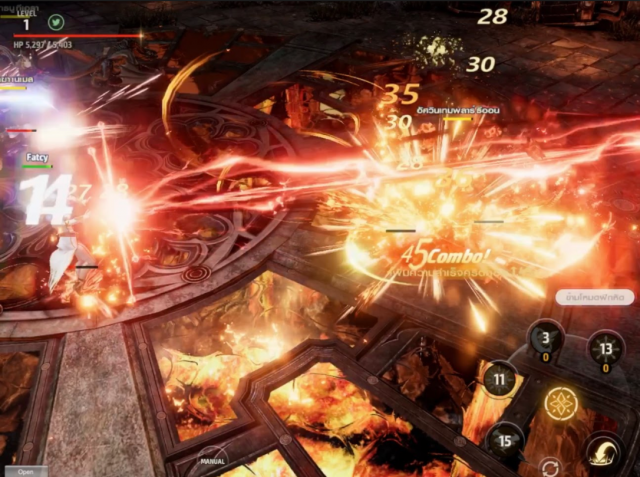Activate the skill on 11-second cooldown
Screen dimensions: 640x477
[x=500, y=379]
